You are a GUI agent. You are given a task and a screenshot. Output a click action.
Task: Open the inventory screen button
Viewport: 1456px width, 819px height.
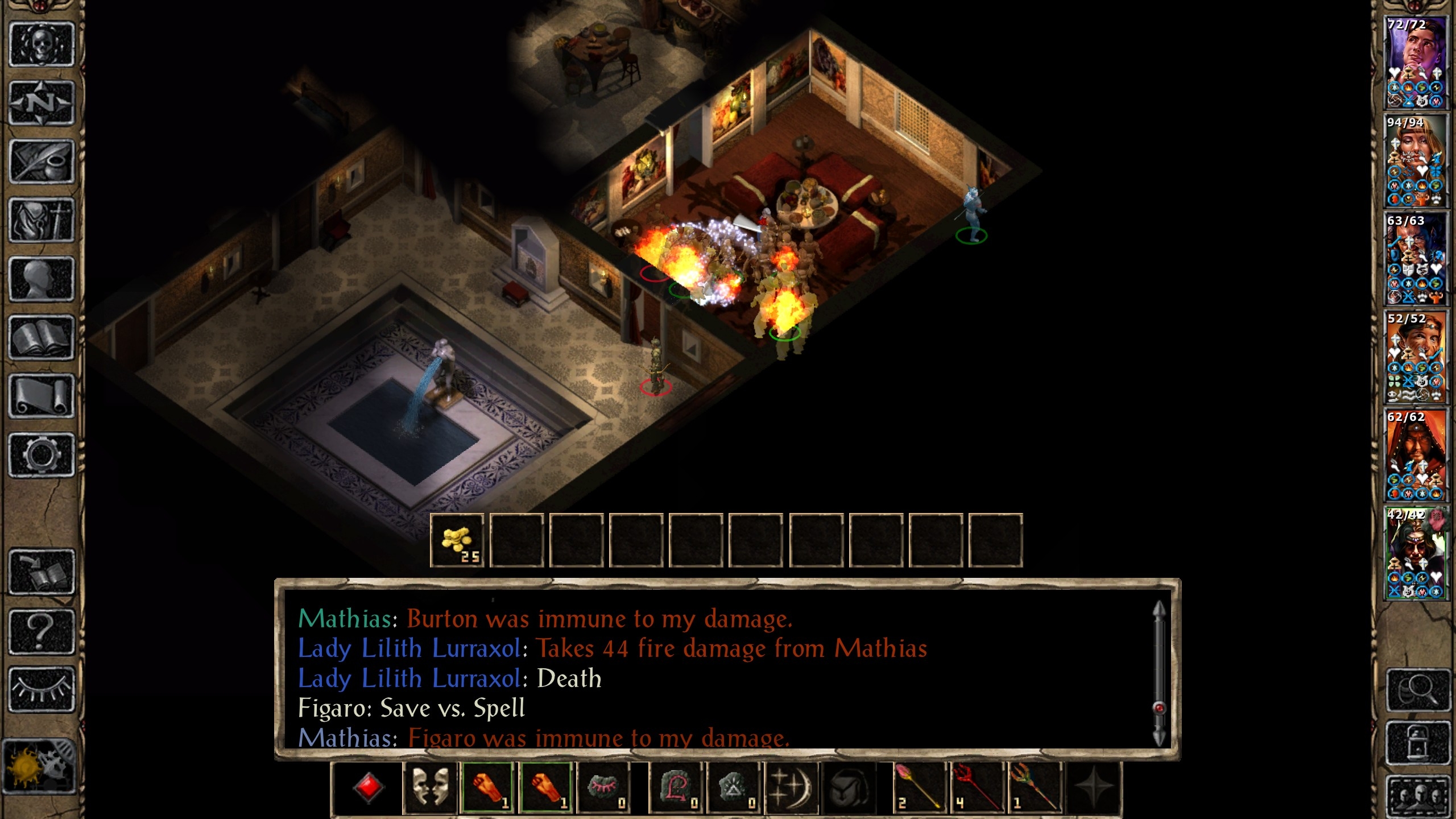point(42,220)
